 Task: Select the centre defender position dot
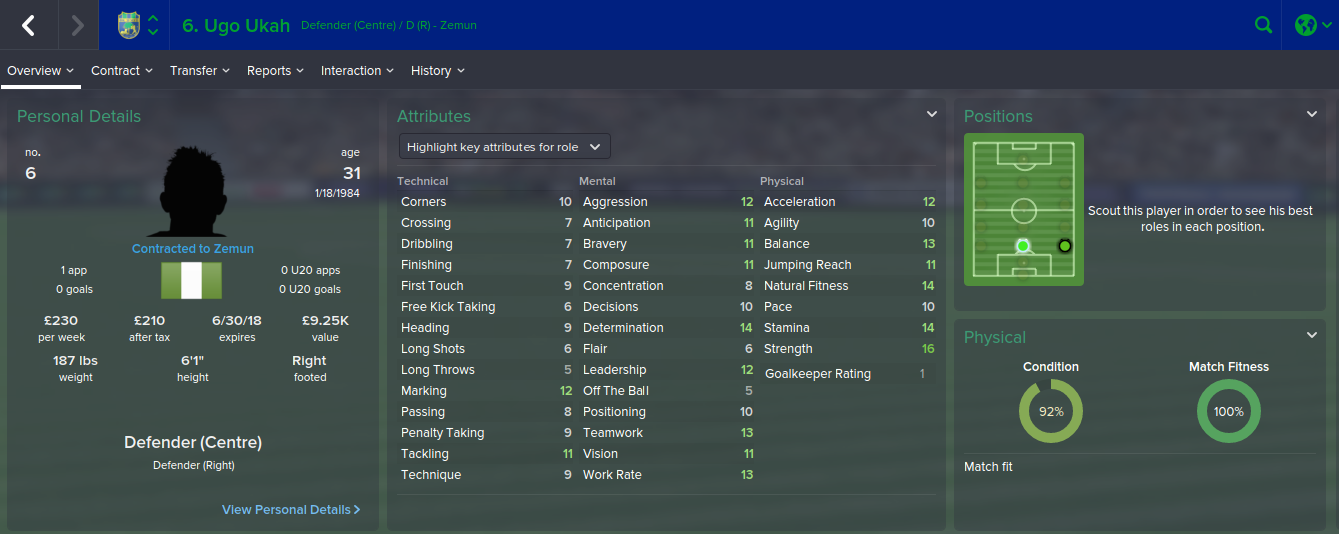(1022, 245)
